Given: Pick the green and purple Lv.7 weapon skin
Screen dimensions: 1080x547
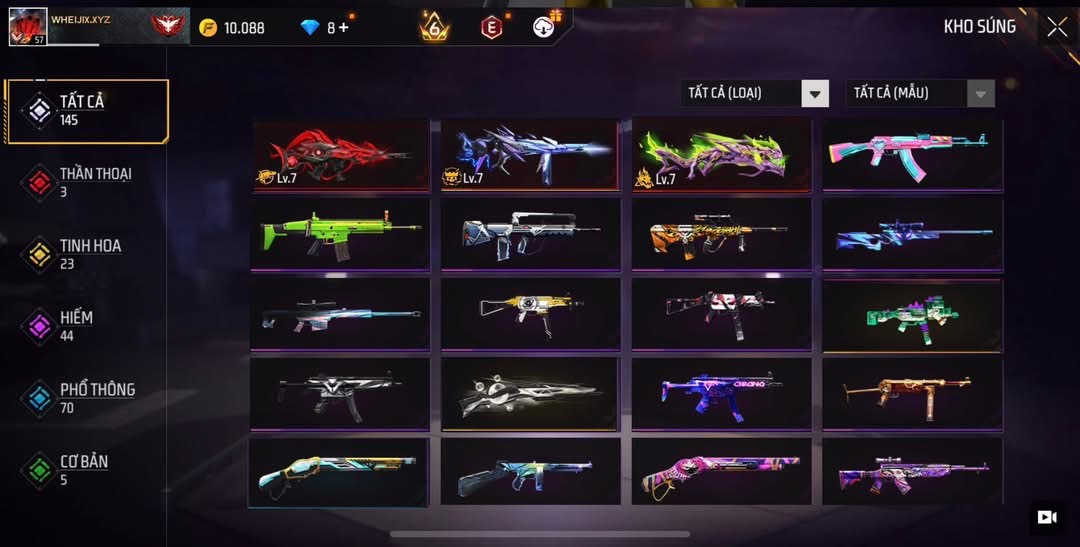Looking at the screenshot, I should coord(721,154).
